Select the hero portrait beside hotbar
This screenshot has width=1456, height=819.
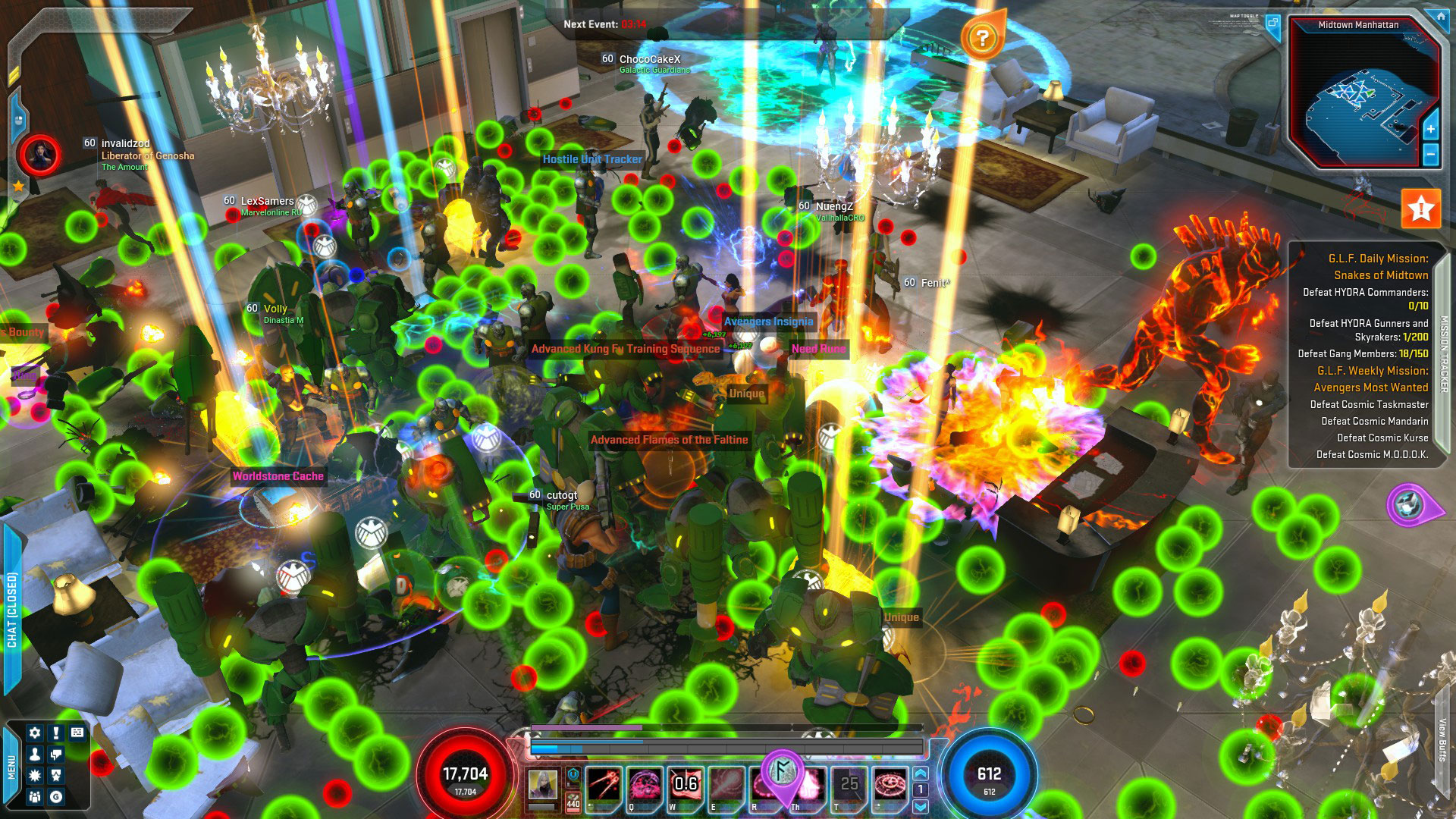pos(543,784)
